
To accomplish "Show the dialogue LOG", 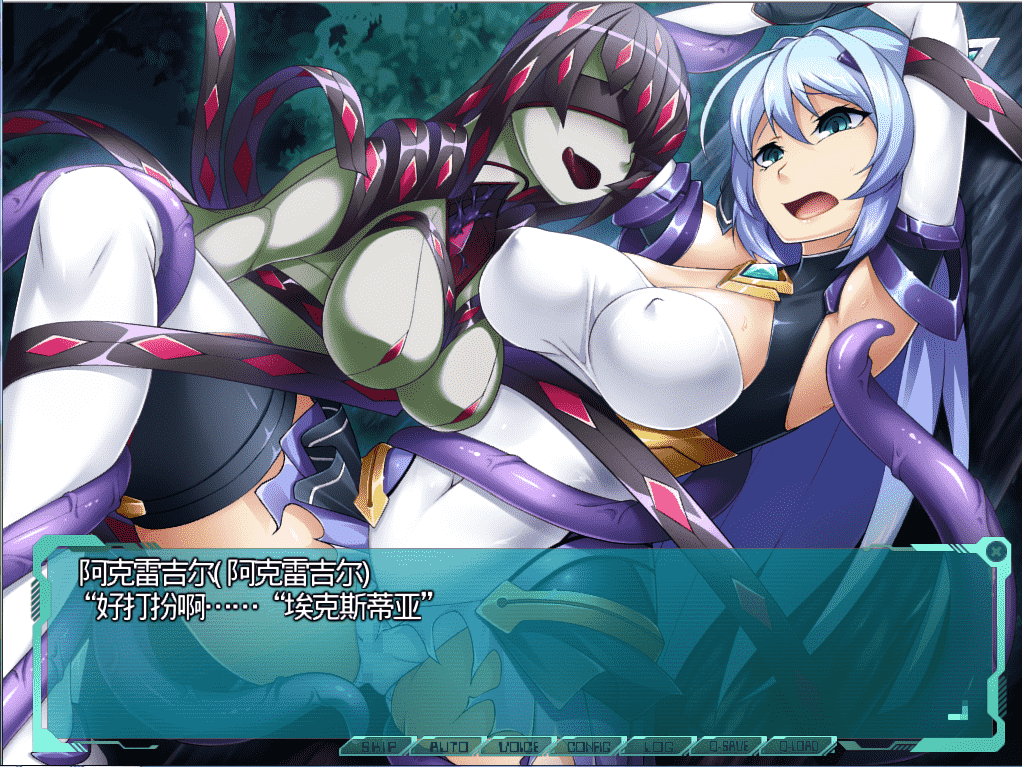I will [x=657, y=746].
